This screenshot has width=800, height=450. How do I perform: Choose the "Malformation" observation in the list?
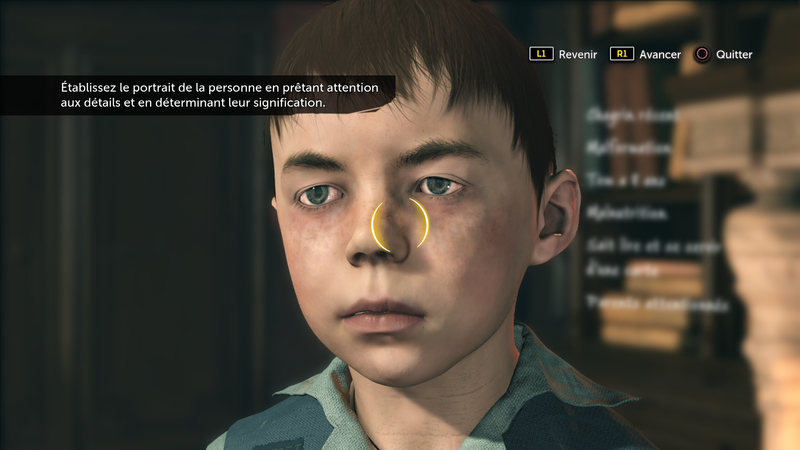point(629,147)
